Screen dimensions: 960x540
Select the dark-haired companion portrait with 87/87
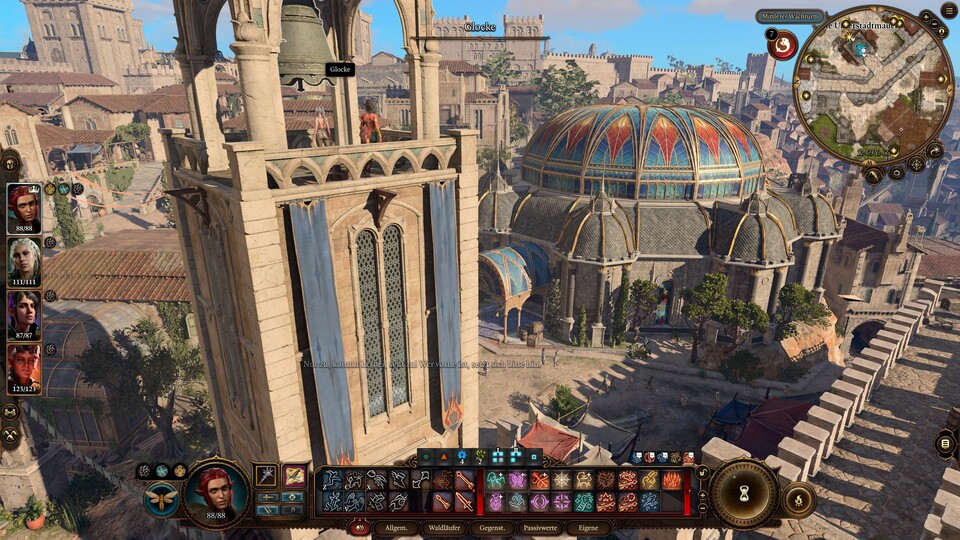point(24,316)
